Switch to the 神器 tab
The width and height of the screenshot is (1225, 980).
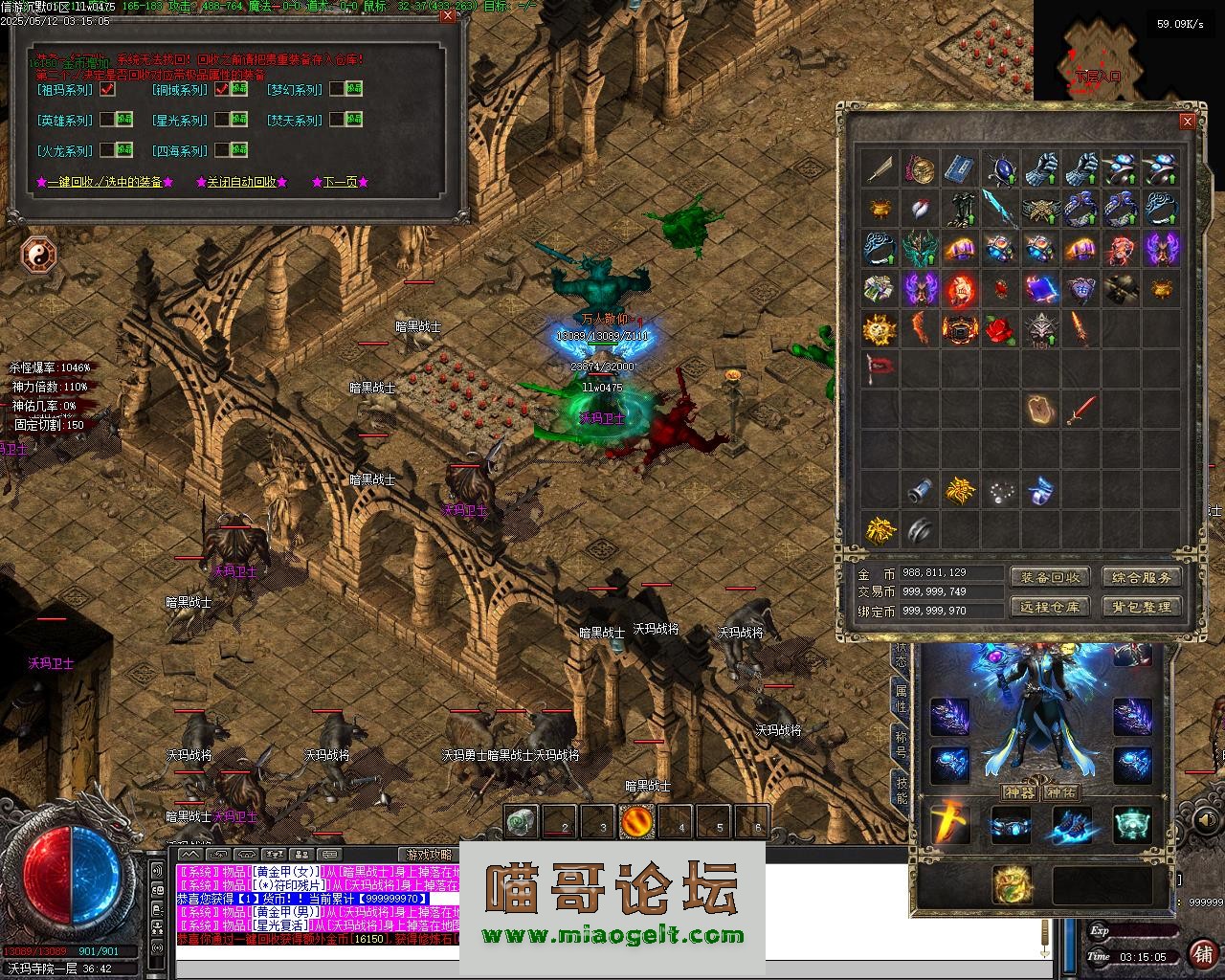pyautogui.click(x=1019, y=792)
